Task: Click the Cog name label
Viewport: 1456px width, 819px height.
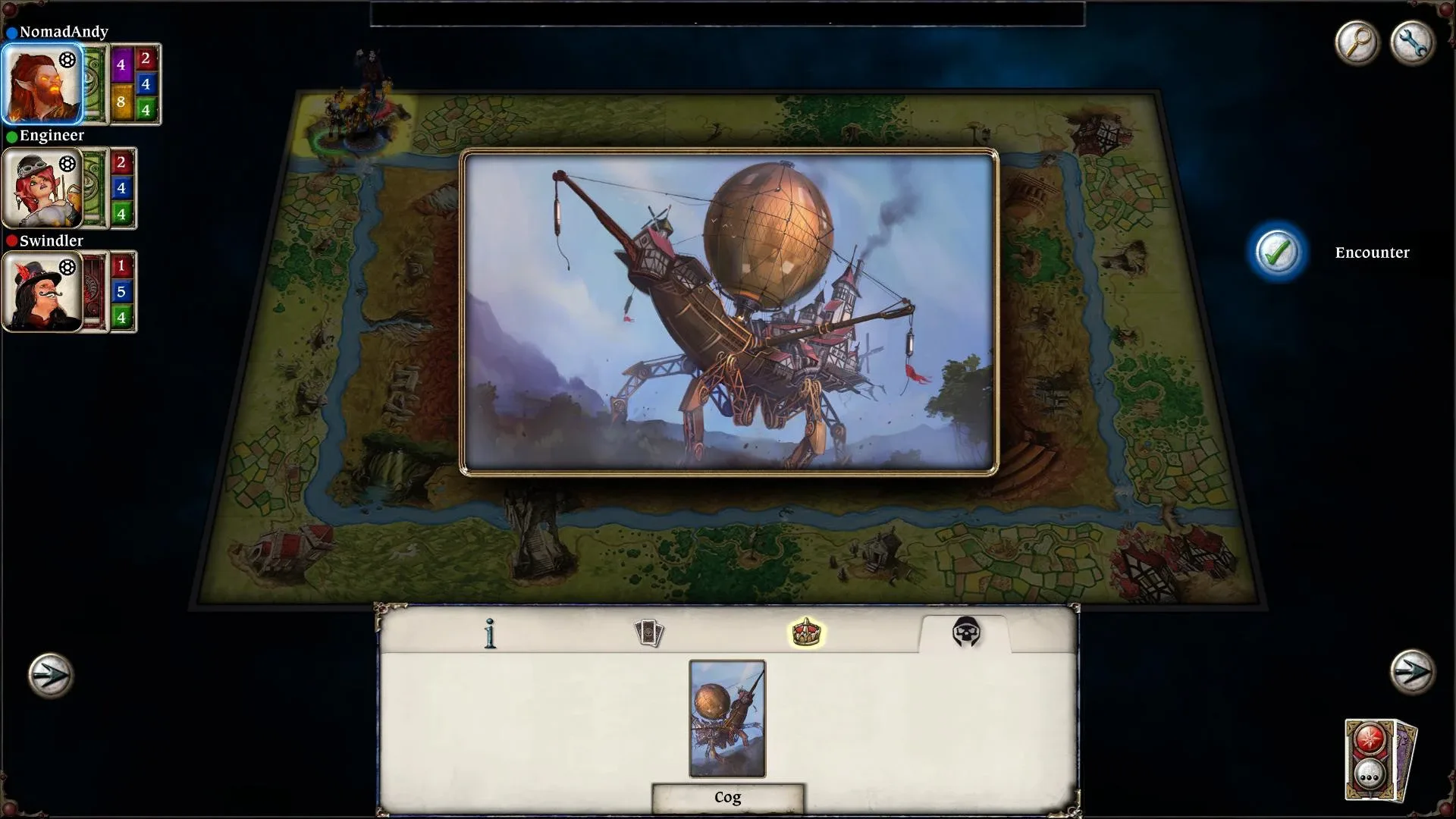Action: [x=726, y=797]
